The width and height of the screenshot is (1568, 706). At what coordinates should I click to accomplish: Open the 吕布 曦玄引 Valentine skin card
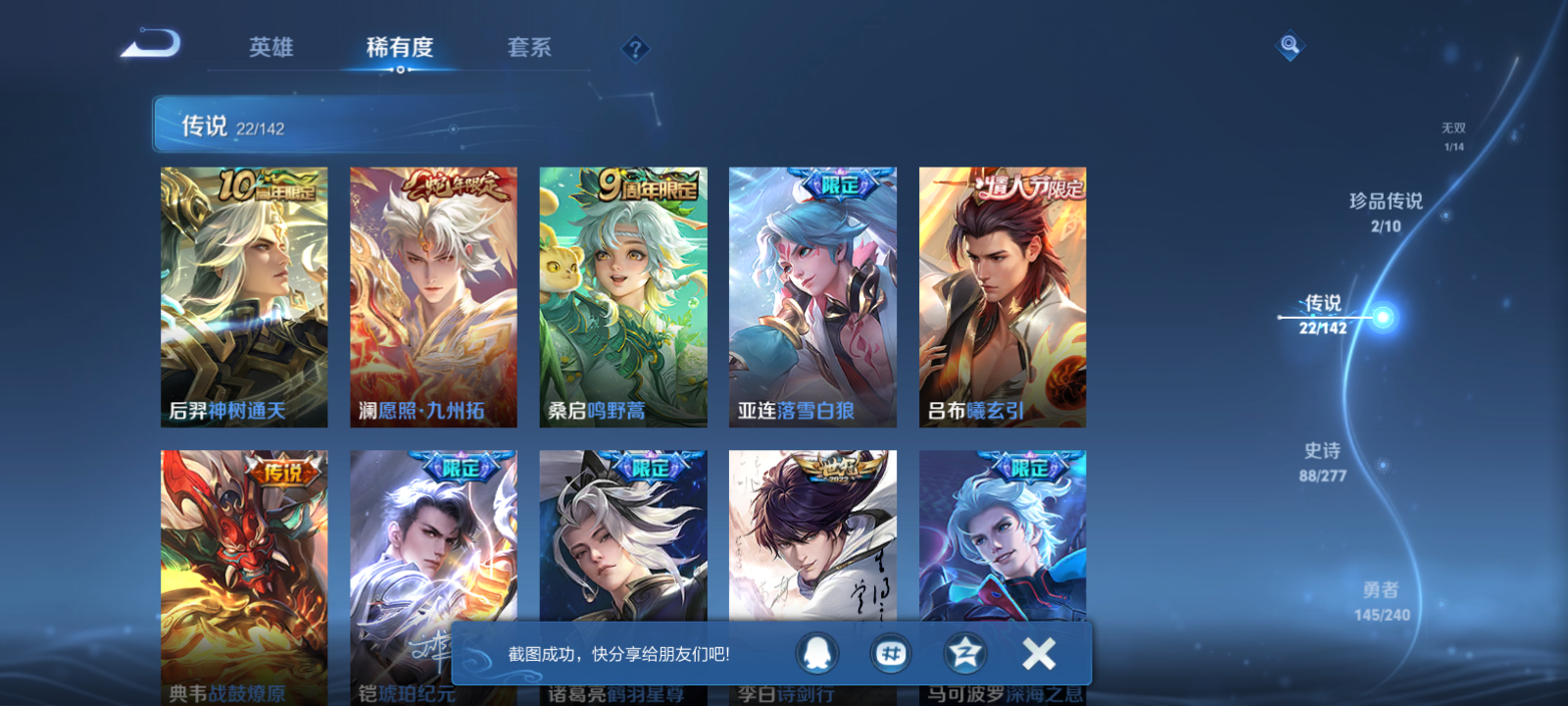(1002, 294)
